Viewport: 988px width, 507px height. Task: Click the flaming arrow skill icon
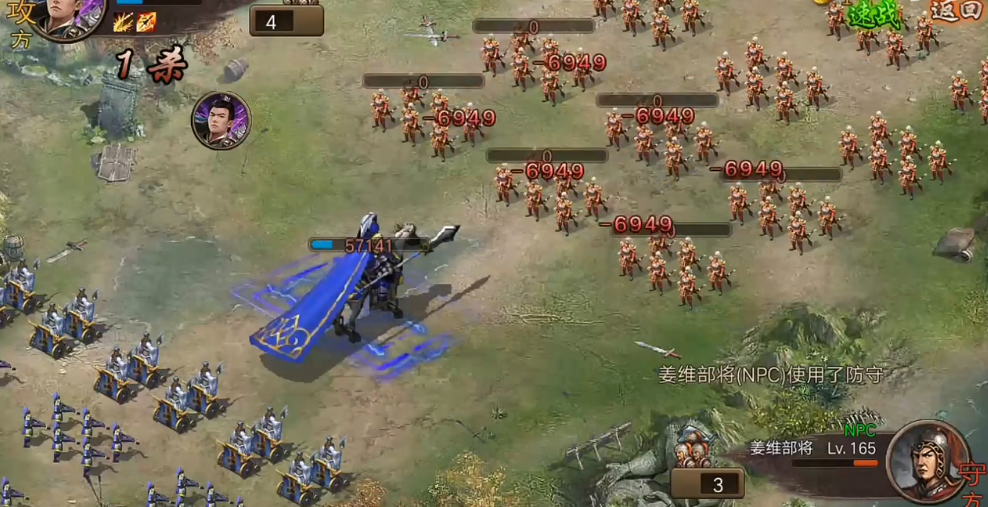146,22
